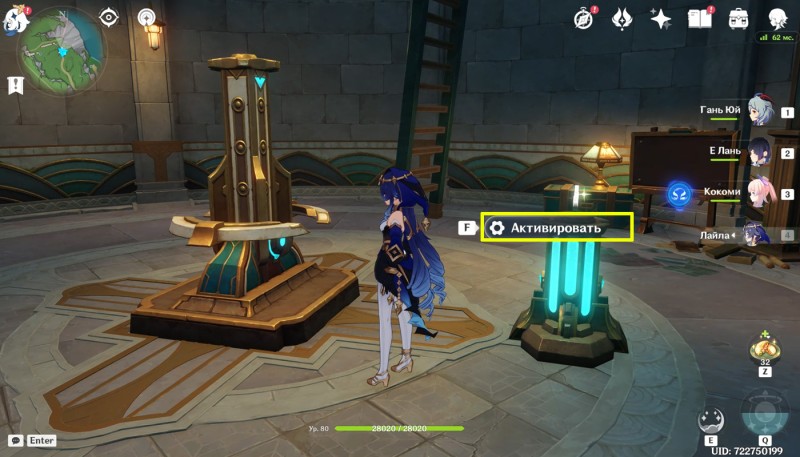Open the signal icon beside the minimap
The height and width of the screenshot is (457, 800).
[148, 18]
